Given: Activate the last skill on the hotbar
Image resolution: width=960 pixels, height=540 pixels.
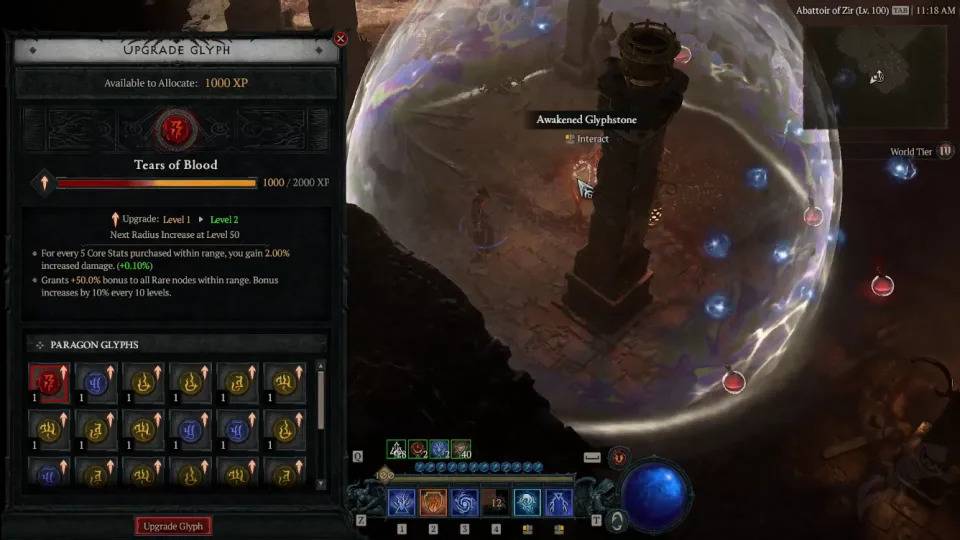Looking at the screenshot, I should 558,503.
